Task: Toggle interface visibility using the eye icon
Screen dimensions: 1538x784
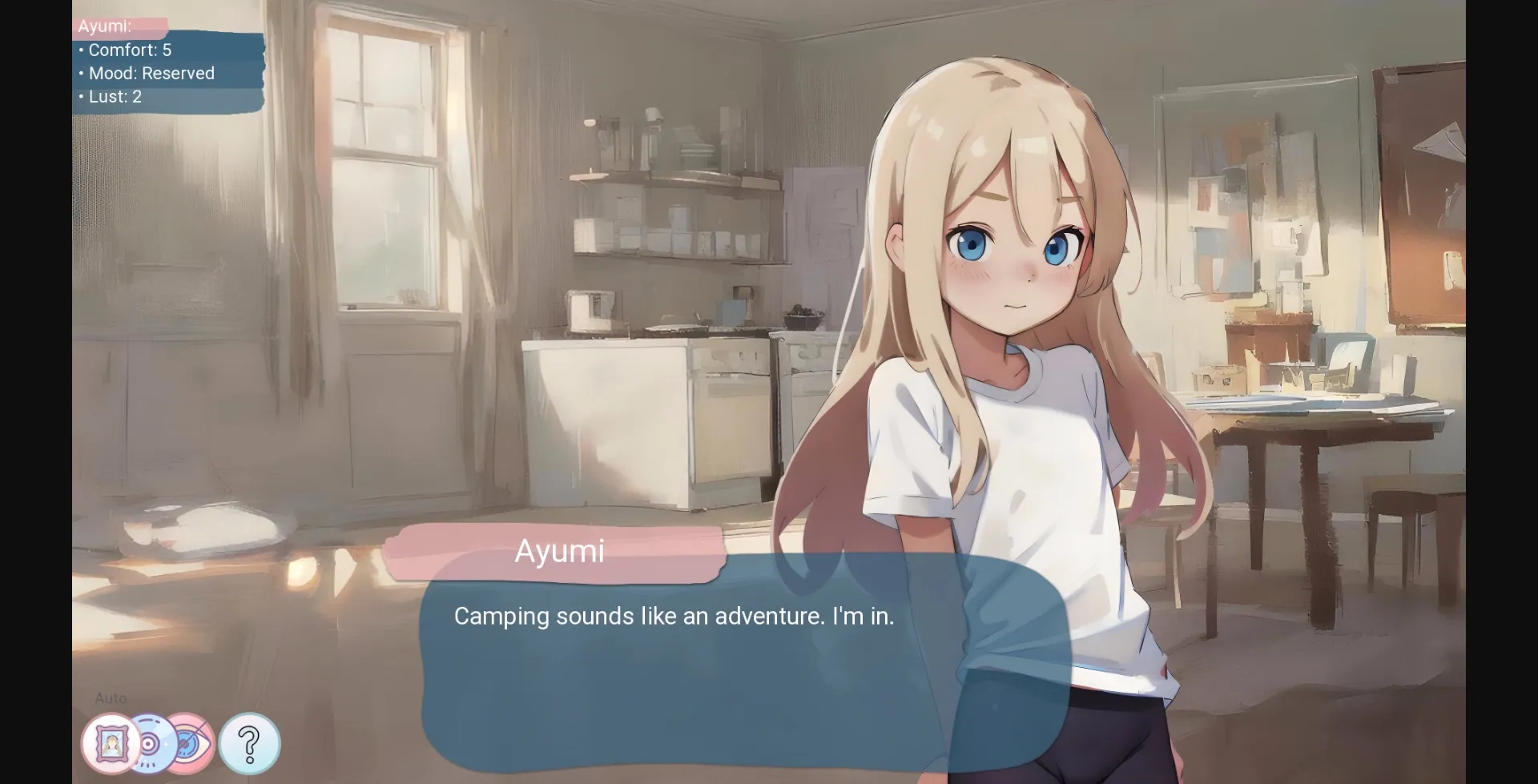Action: point(194,743)
